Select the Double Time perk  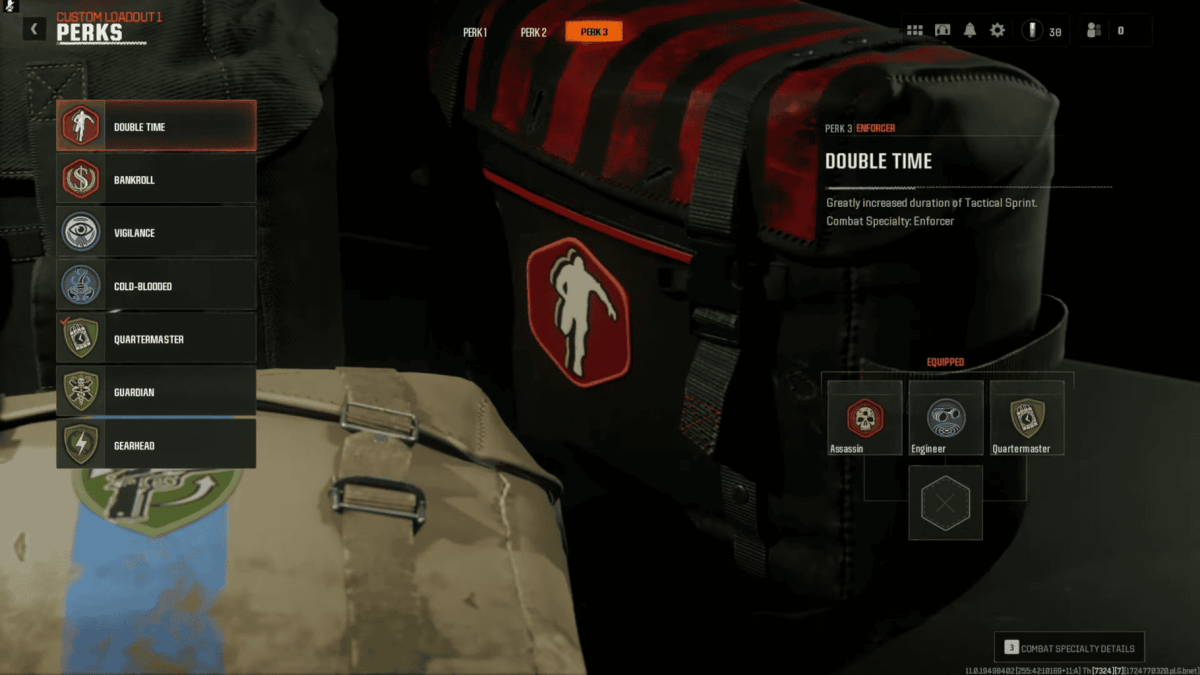[x=156, y=127]
